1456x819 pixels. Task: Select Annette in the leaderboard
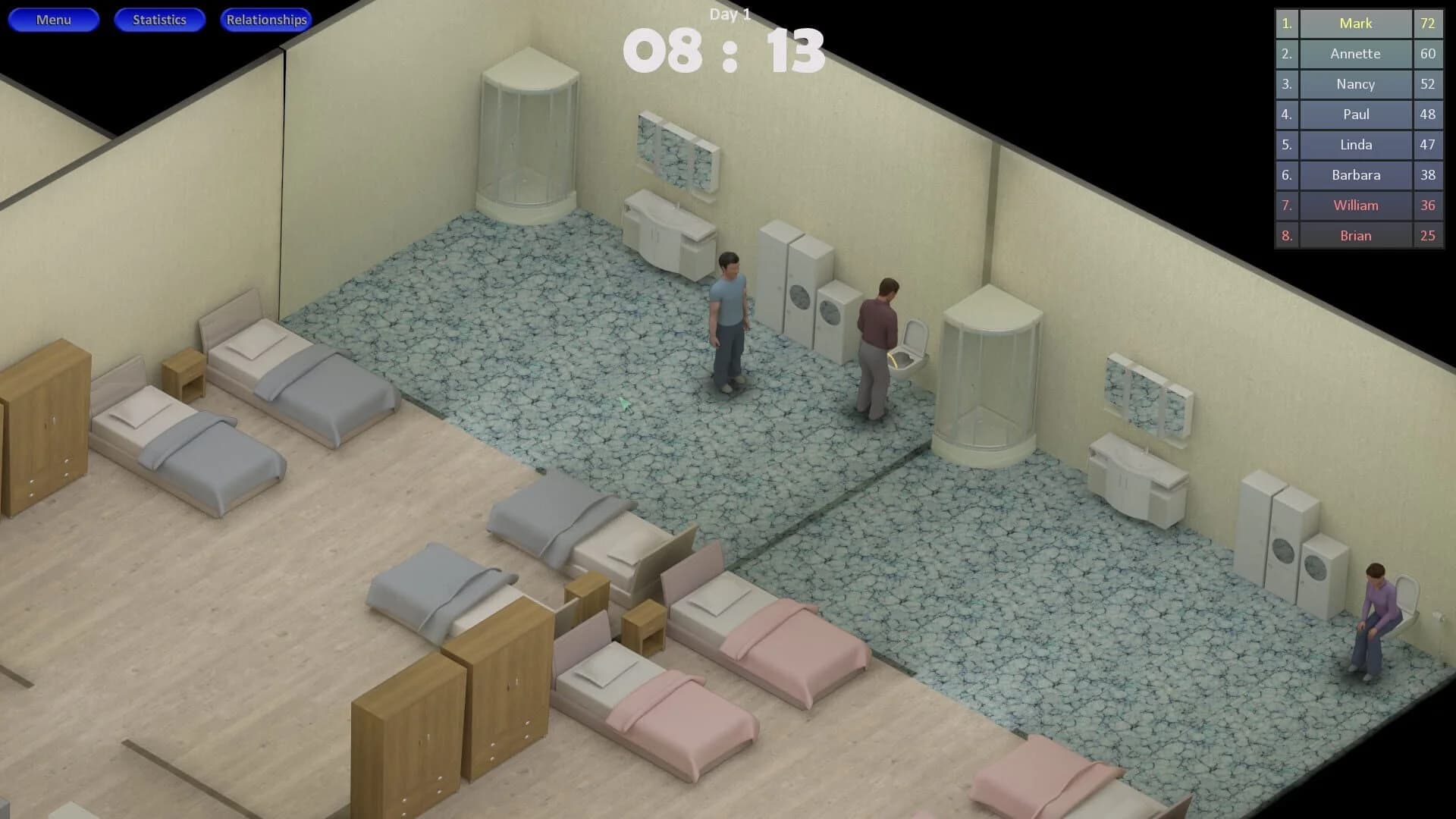coord(1354,54)
